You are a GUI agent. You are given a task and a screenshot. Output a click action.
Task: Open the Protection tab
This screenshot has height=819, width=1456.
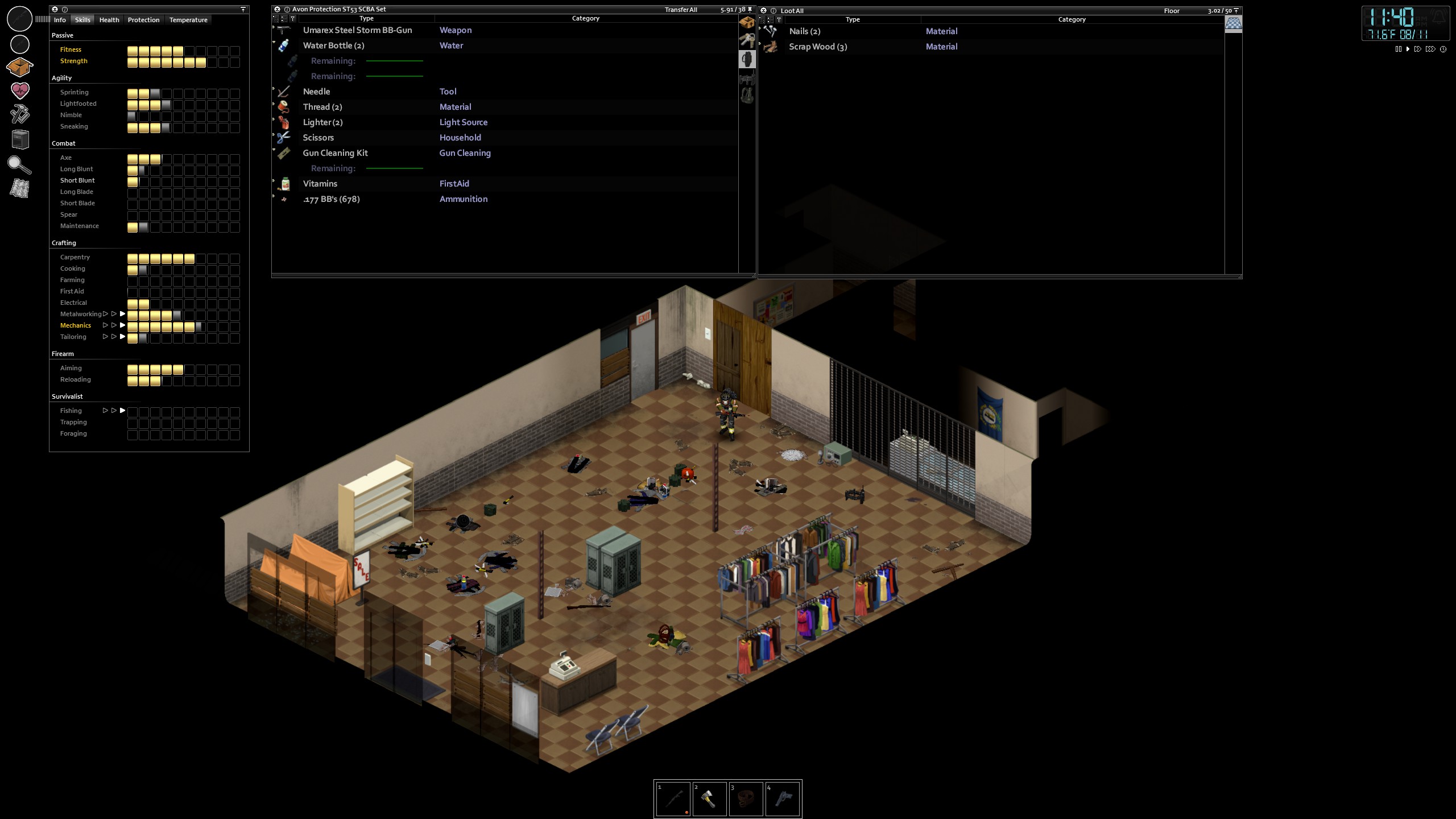[143, 20]
